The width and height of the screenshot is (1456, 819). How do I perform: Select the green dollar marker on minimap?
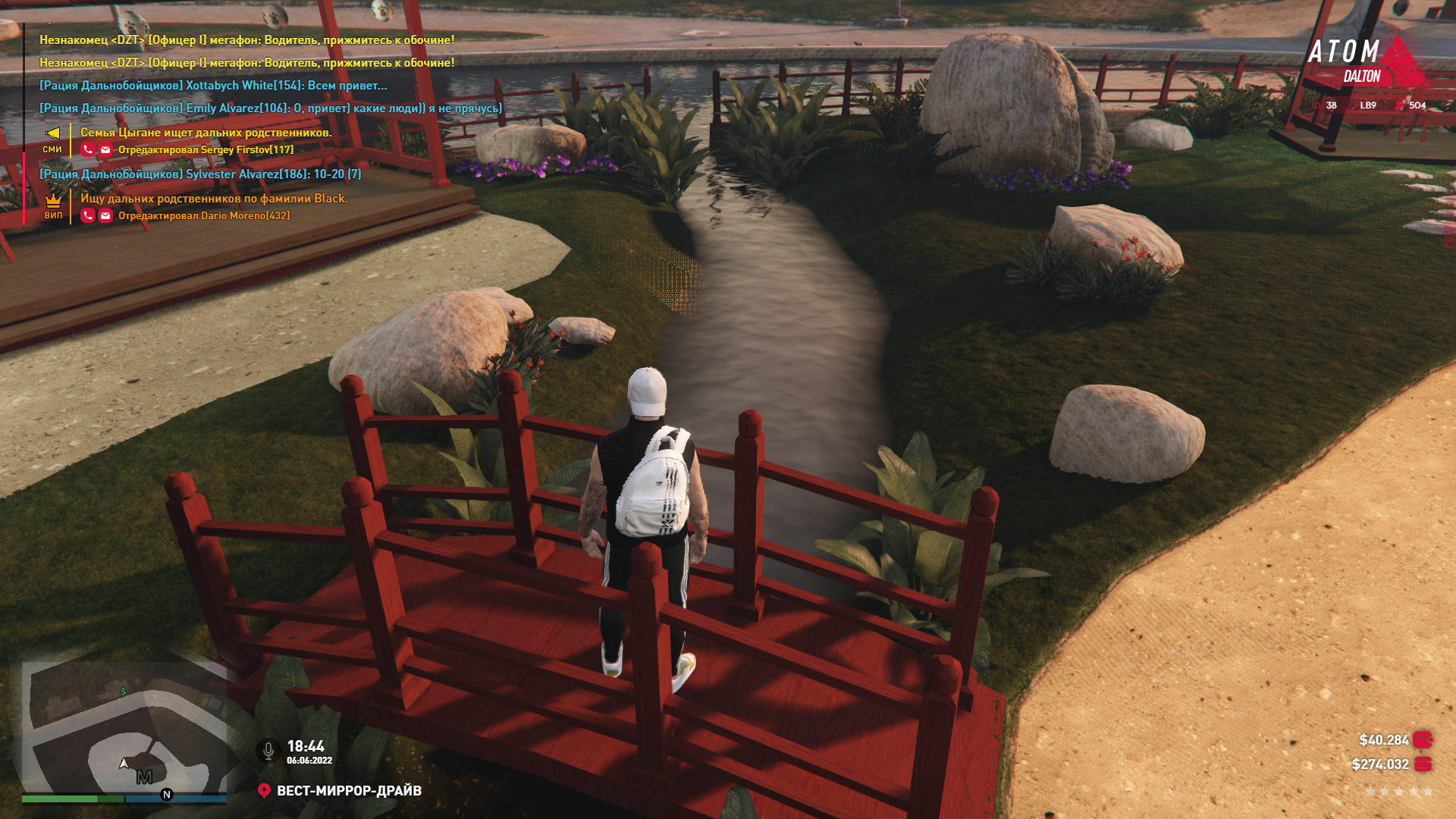124,692
